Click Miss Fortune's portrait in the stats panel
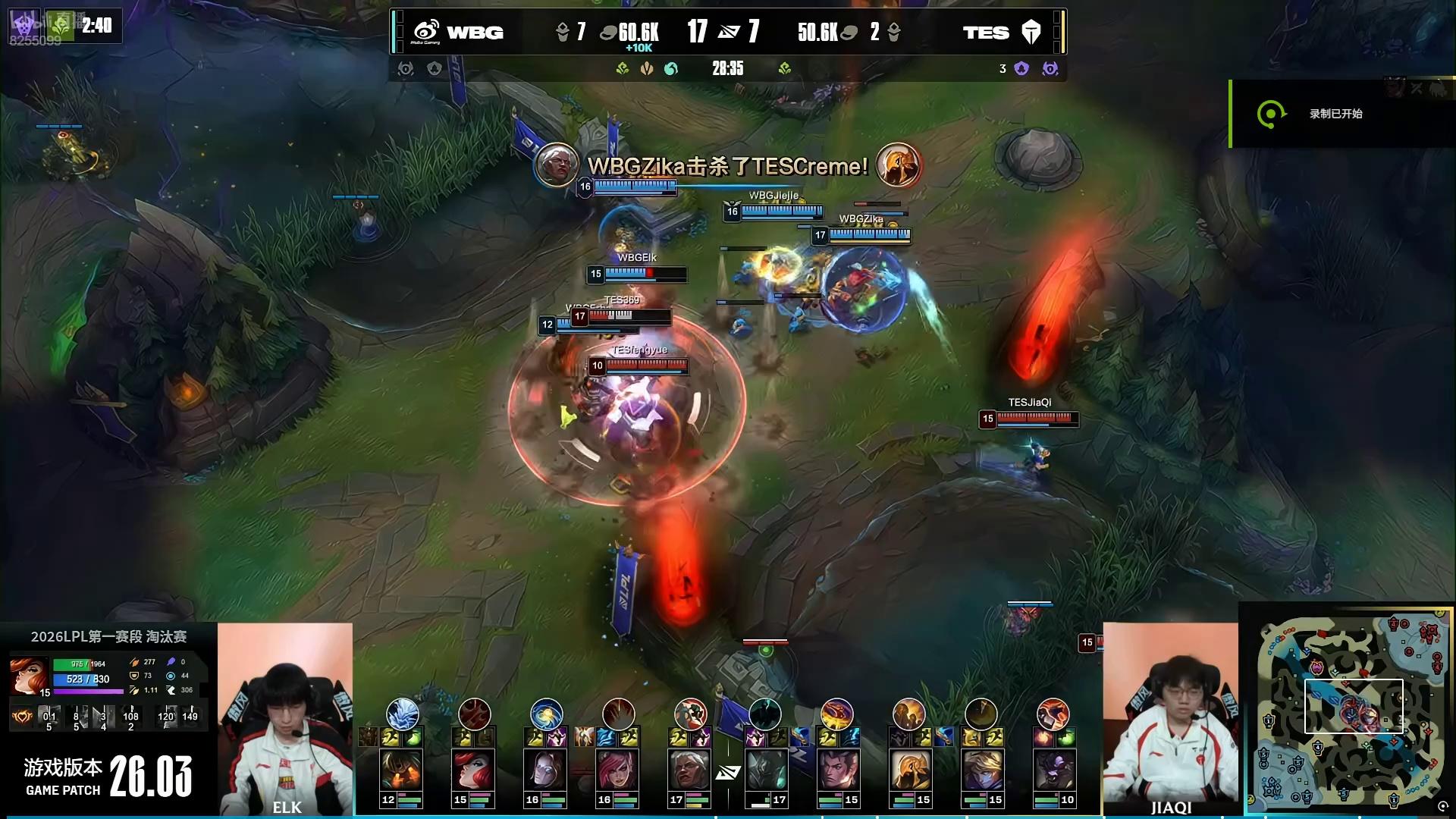Image resolution: width=1456 pixels, height=819 pixels. click(x=29, y=674)
